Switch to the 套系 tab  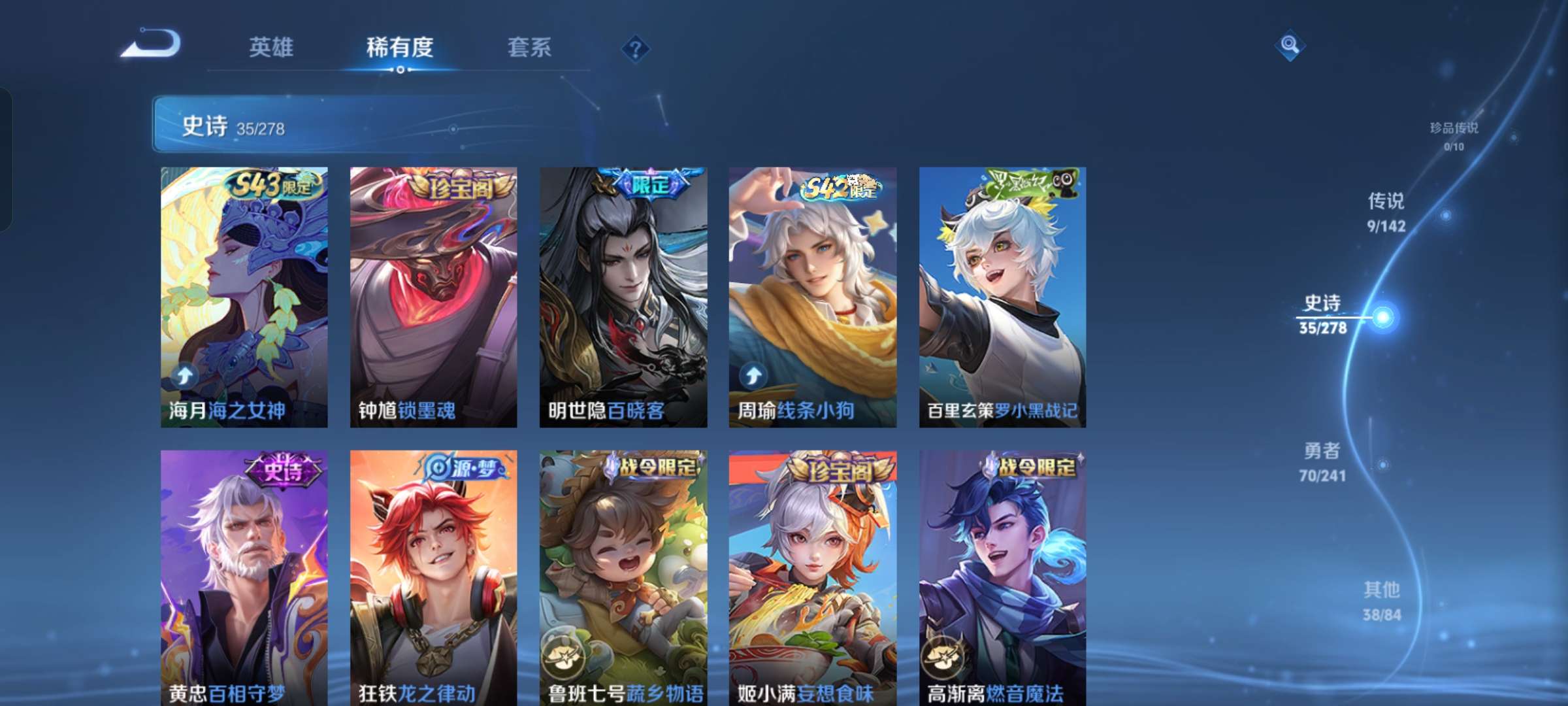pos(530,48)
